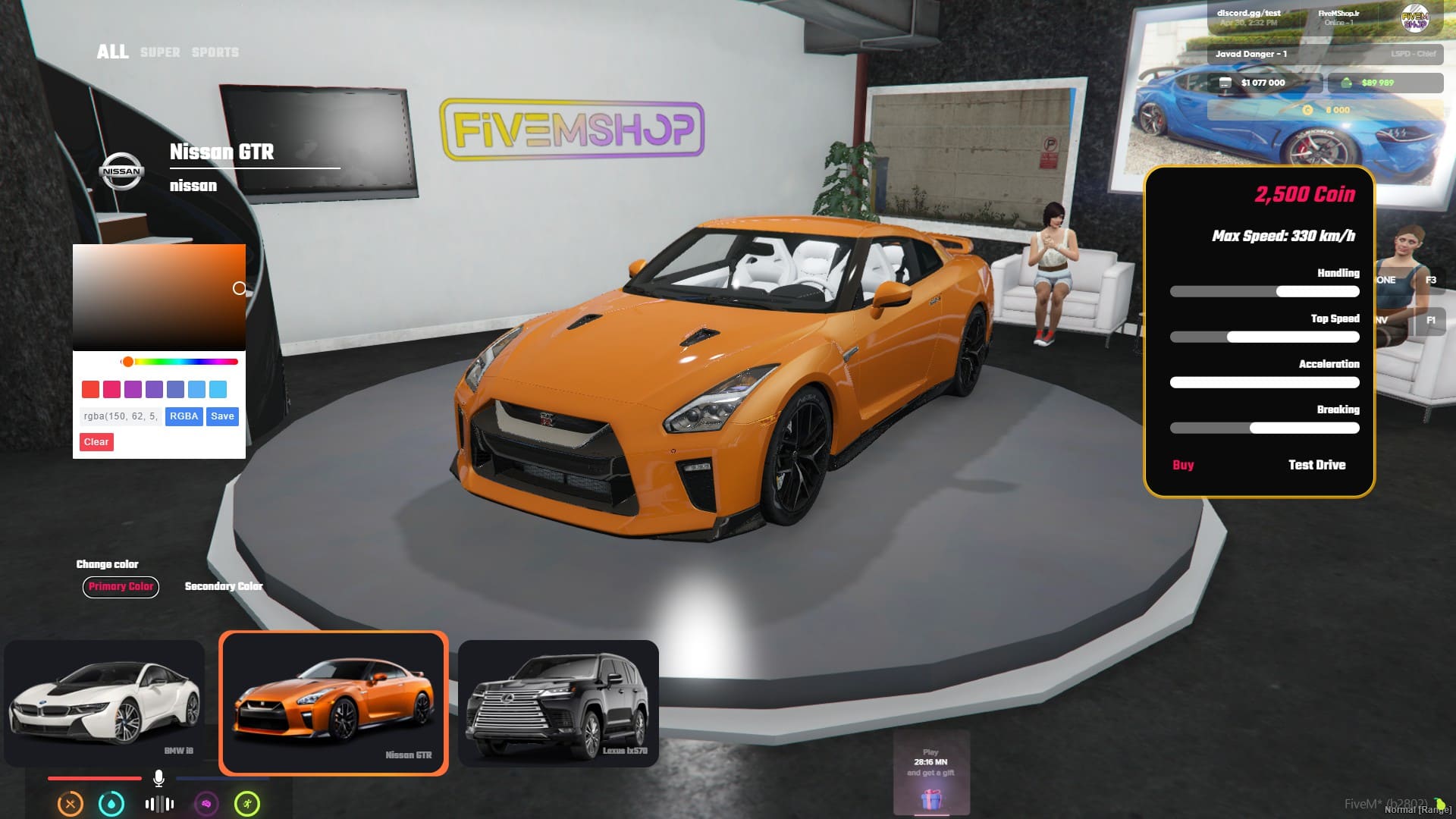Click the rgba color value field
The image size is (1456, 819).
coord(120,416)
